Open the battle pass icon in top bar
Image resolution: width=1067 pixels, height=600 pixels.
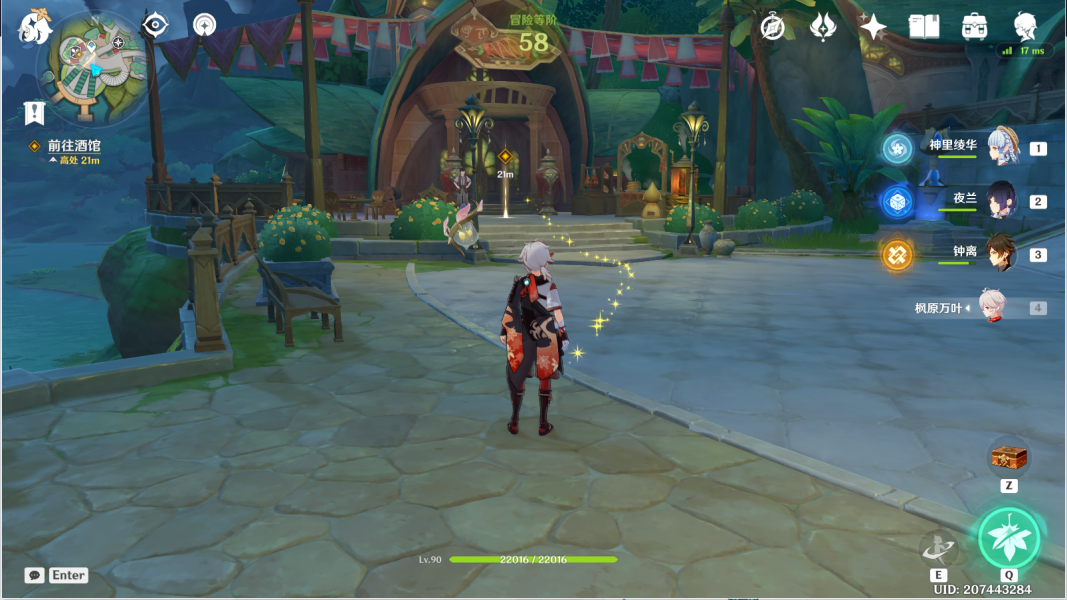822,27
